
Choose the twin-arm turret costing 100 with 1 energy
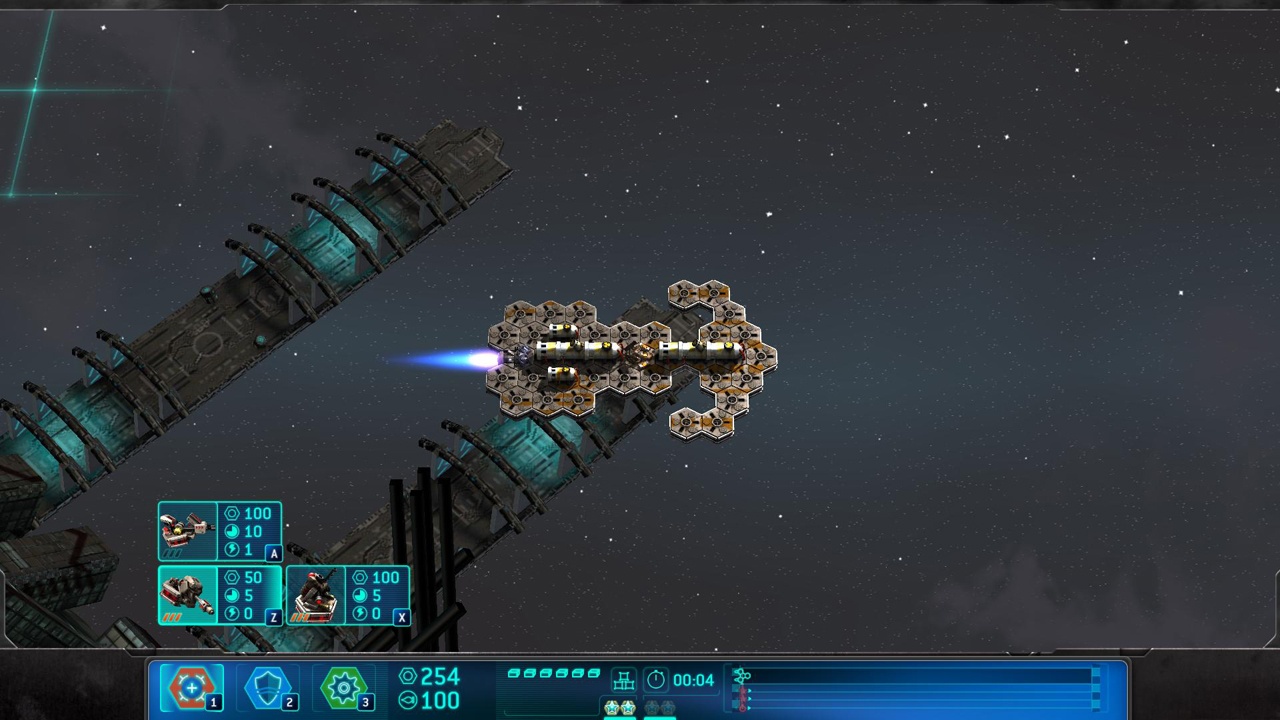coord(220,531)
